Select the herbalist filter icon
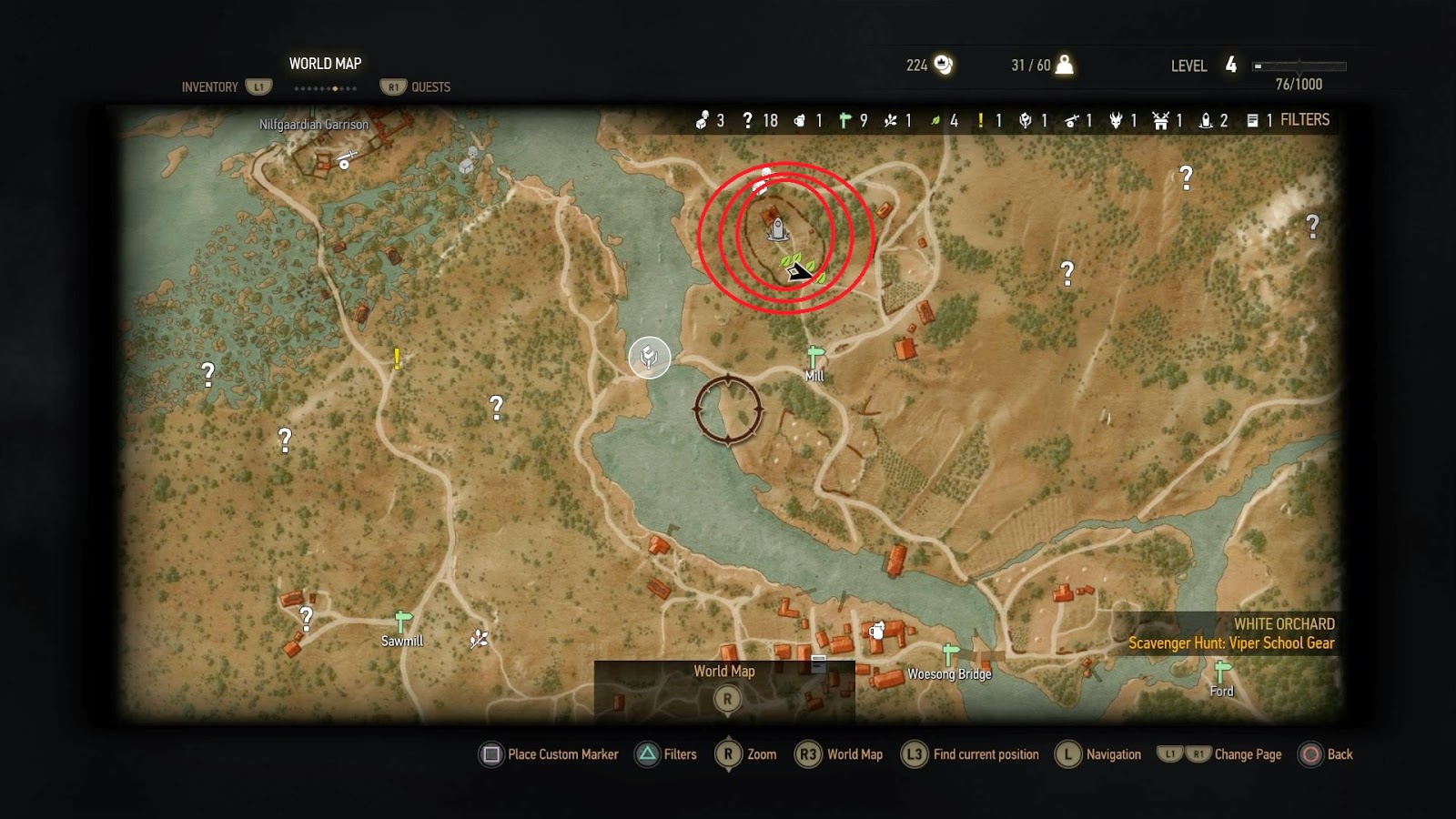This screenshot has width=1456, height=819. [x=892, y=119]
